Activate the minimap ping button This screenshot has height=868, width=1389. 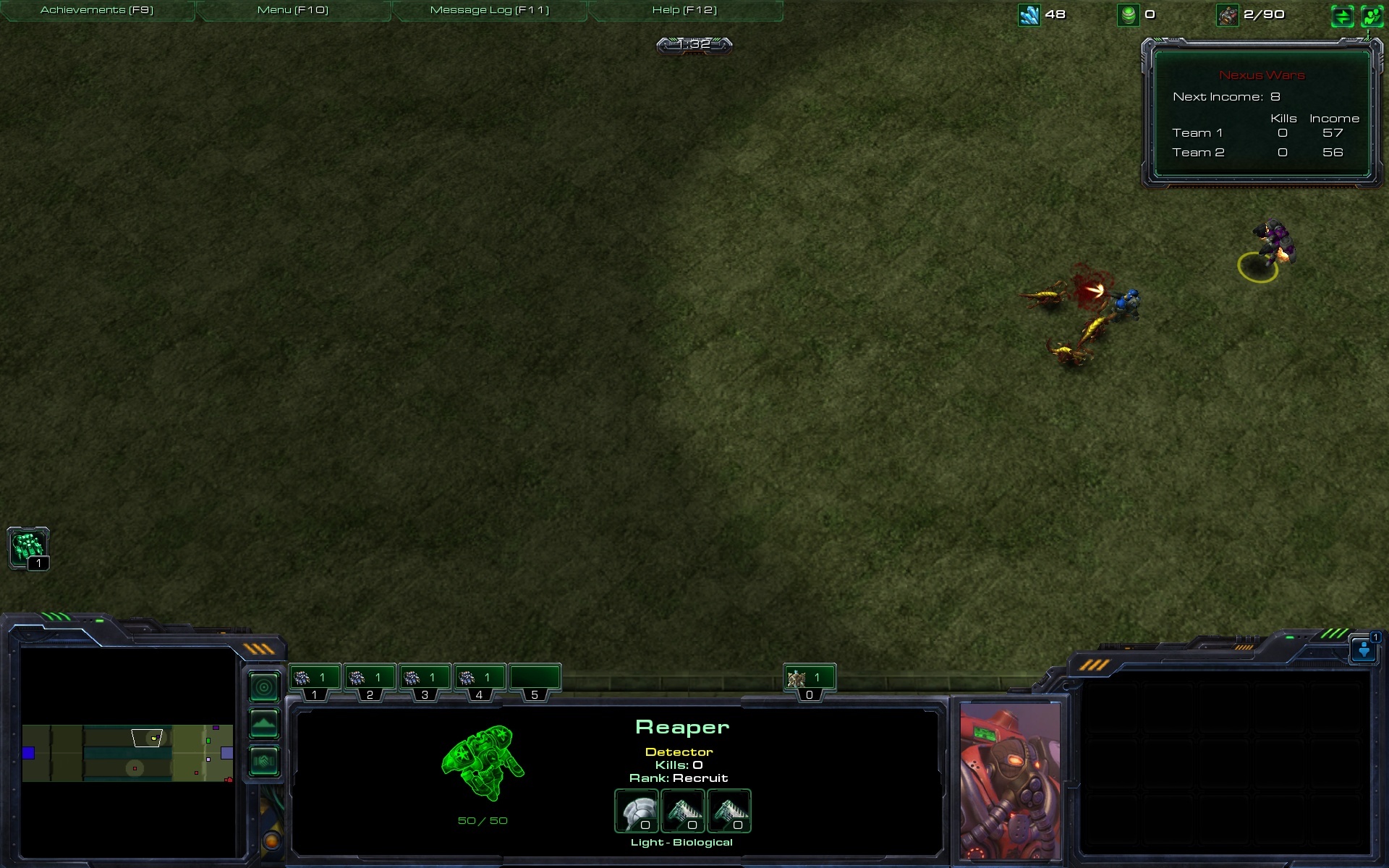(x=264, y=687)
